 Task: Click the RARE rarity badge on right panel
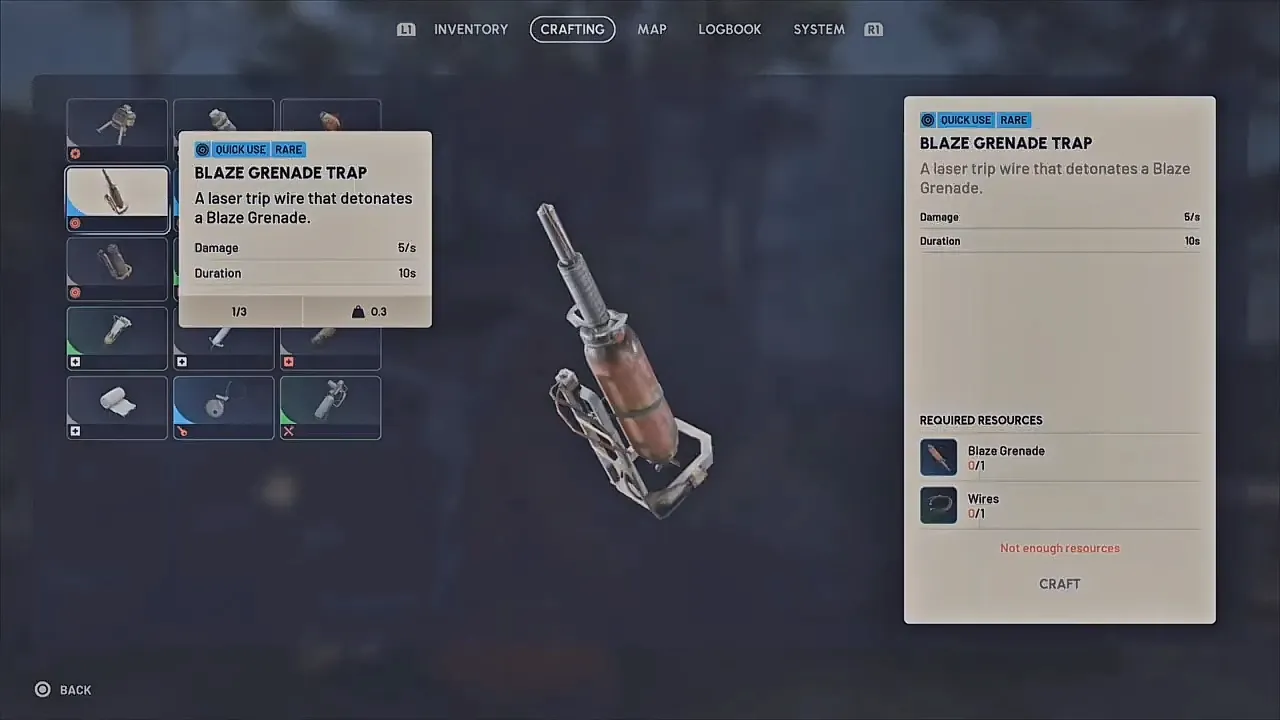click(1013, 120)
